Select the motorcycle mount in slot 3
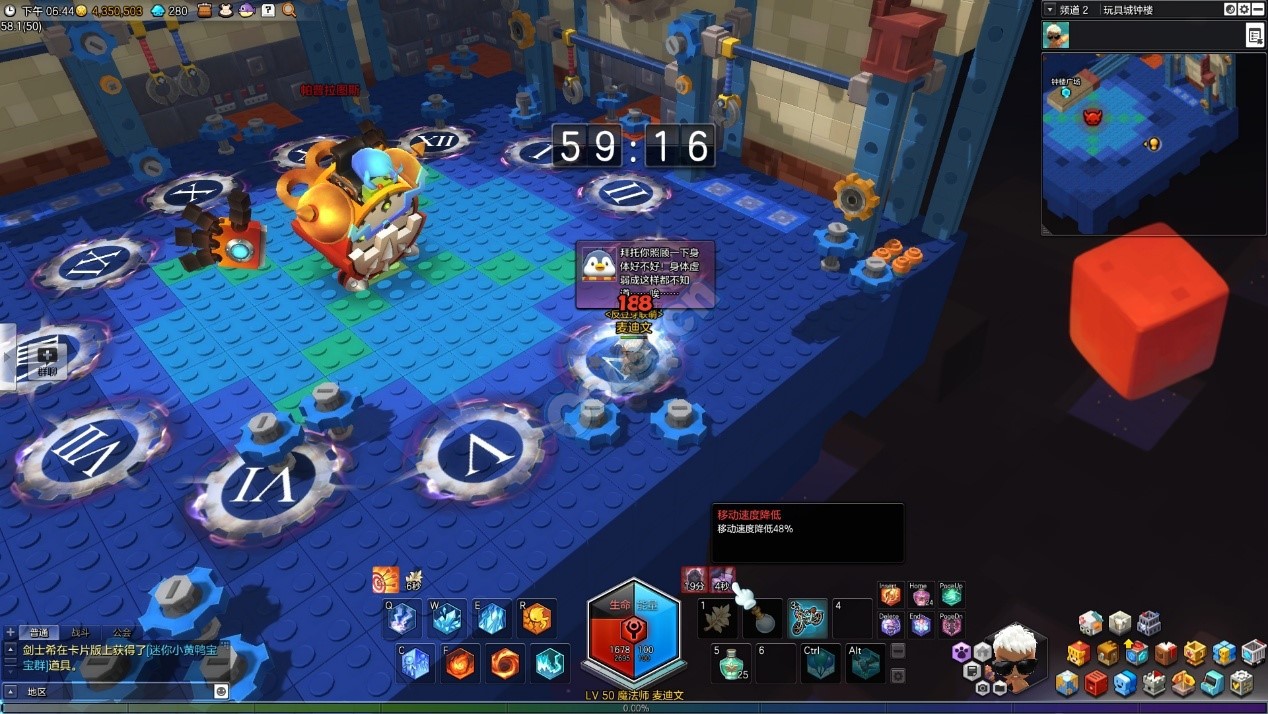The image size is (1268, 714). click(808, 619)
